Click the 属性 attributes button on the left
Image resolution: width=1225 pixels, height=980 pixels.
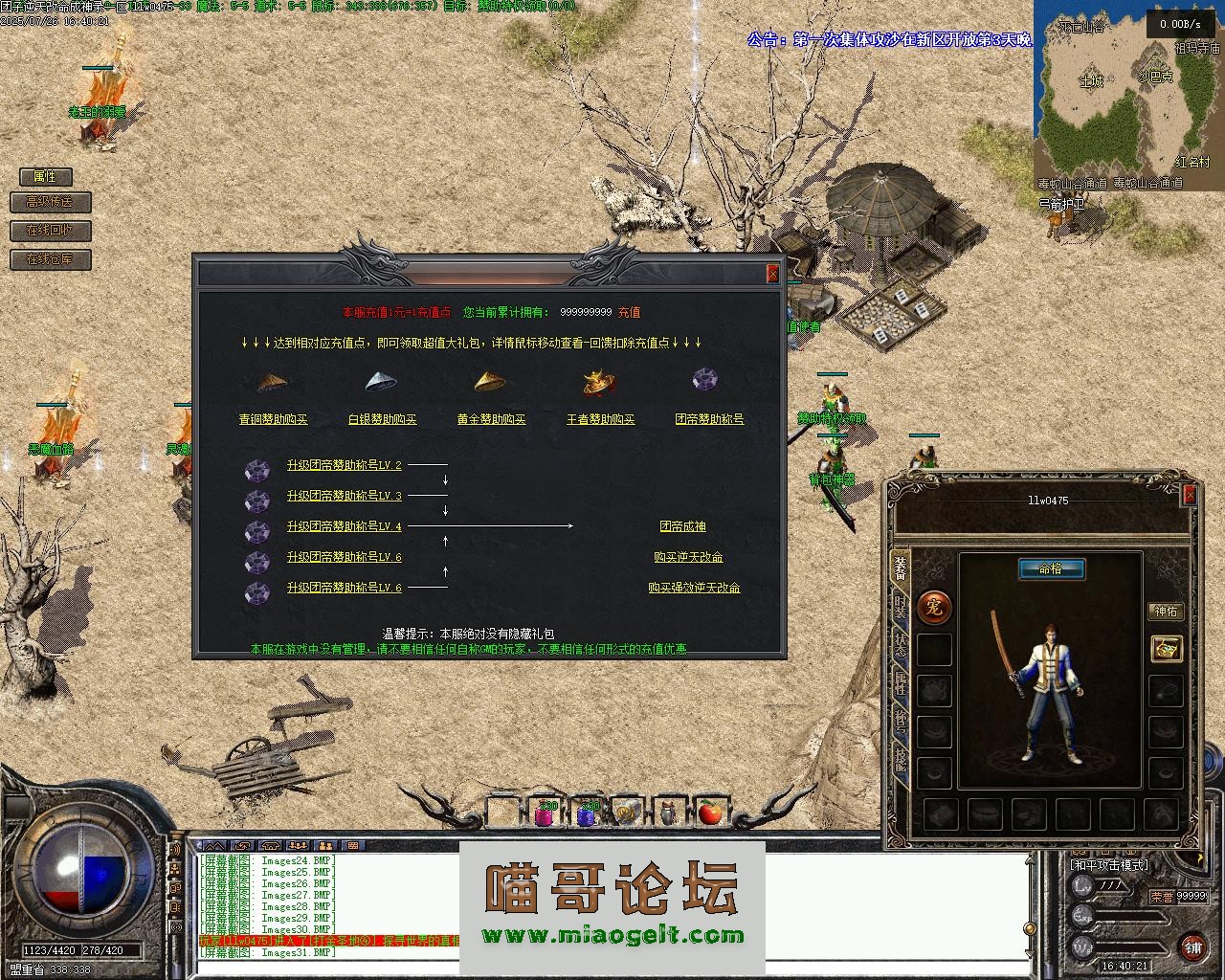[45, 177]
